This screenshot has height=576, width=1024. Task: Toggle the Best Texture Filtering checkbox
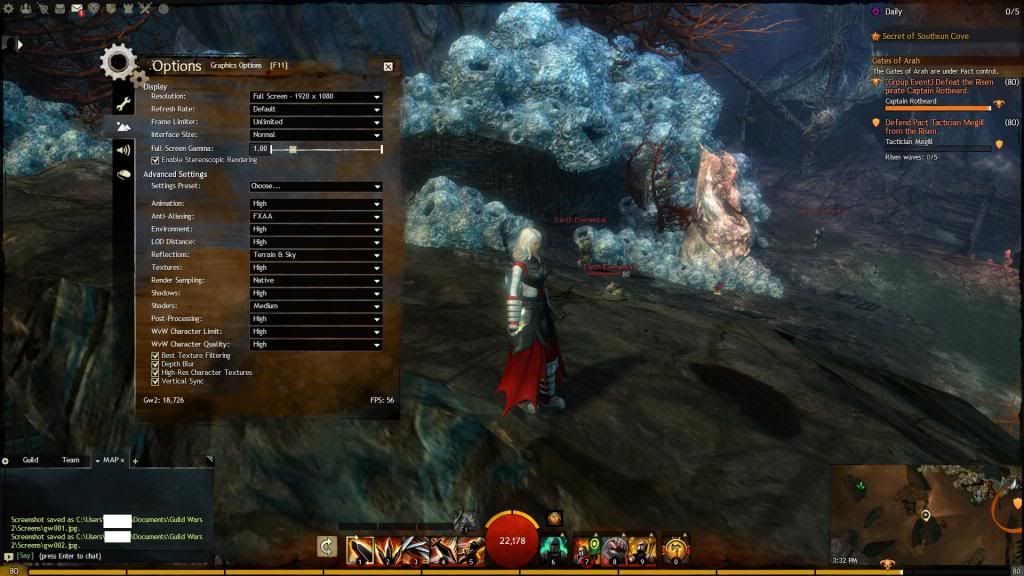pyautogui.click(x=155, y=355)
